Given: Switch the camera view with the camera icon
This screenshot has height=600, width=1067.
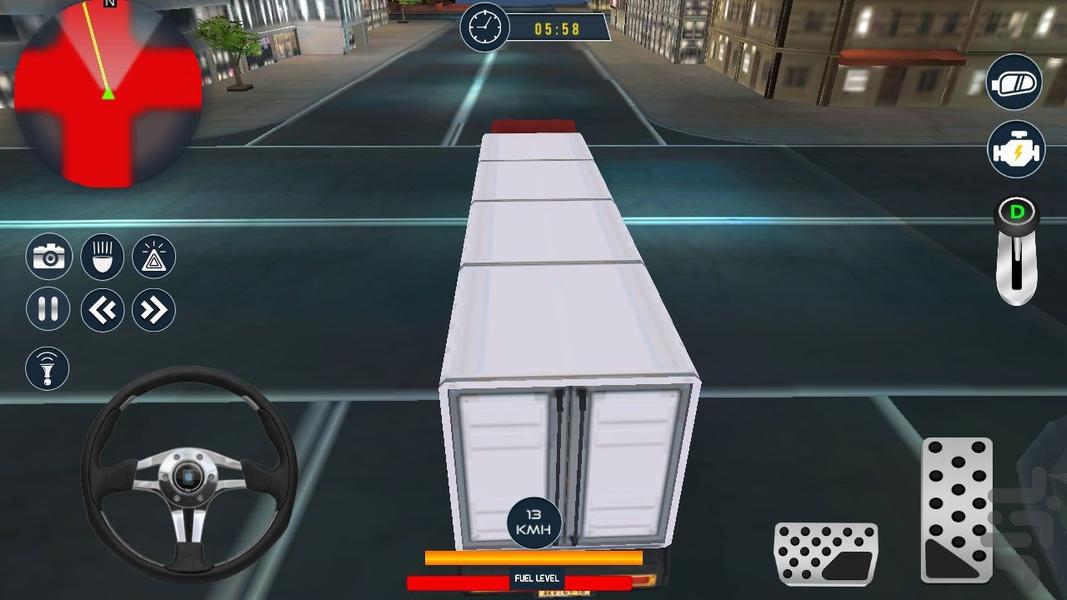Looking at the screenshot, I should click(x=48, y=257).
